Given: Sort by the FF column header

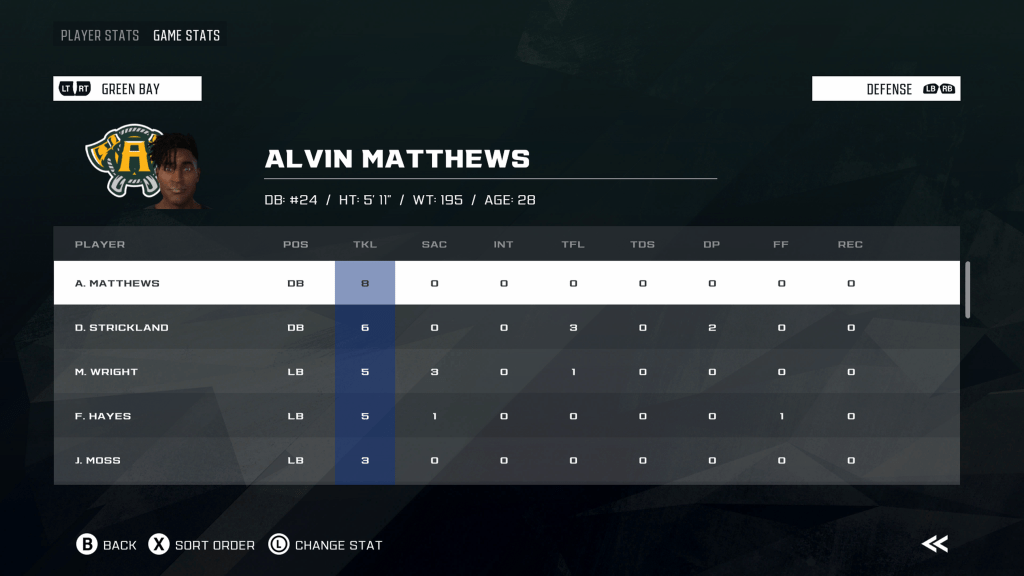Looking at the screenshot, I should tap(781, 244).
